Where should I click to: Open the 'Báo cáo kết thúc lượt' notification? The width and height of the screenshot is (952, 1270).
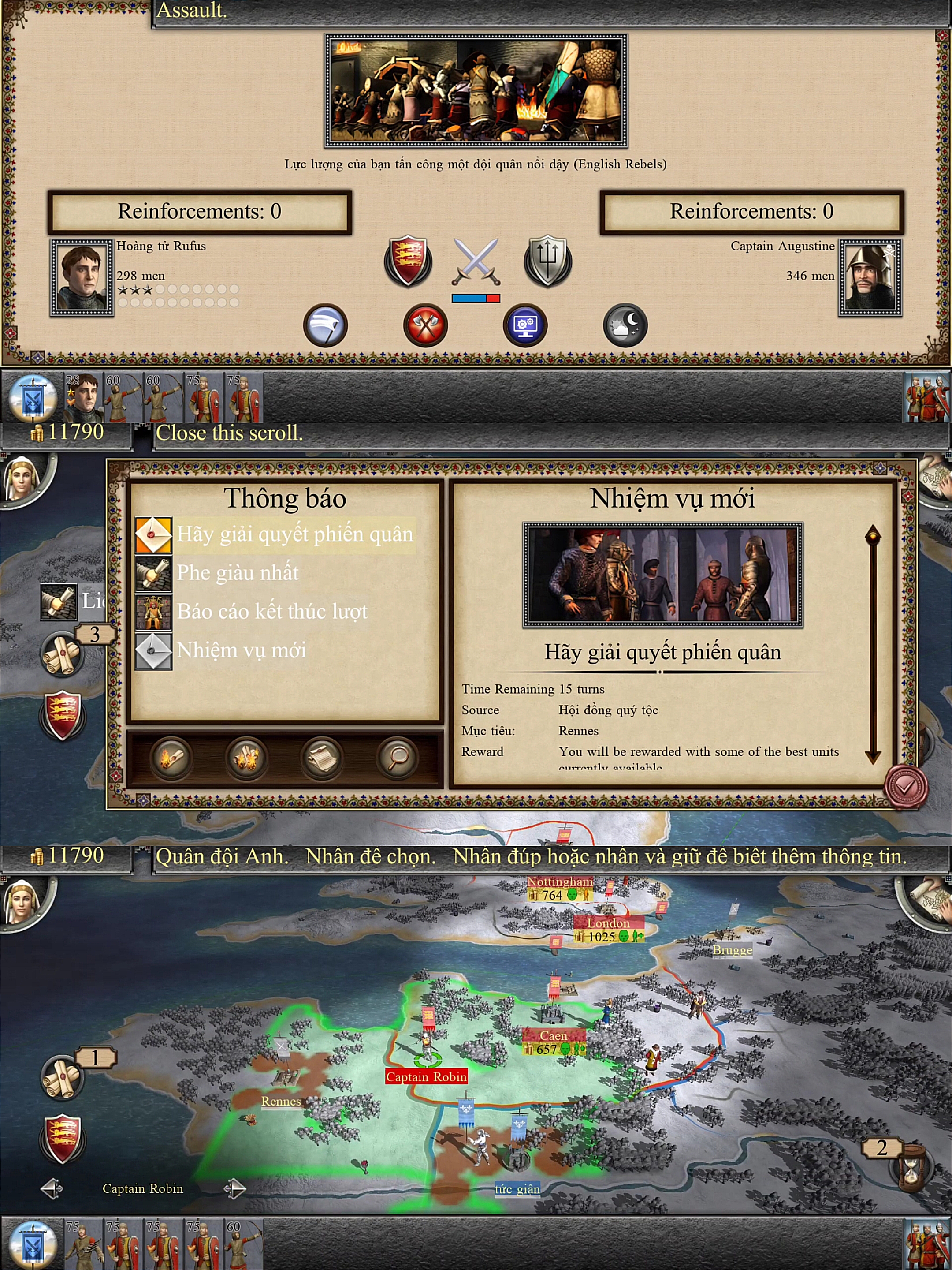271,612
